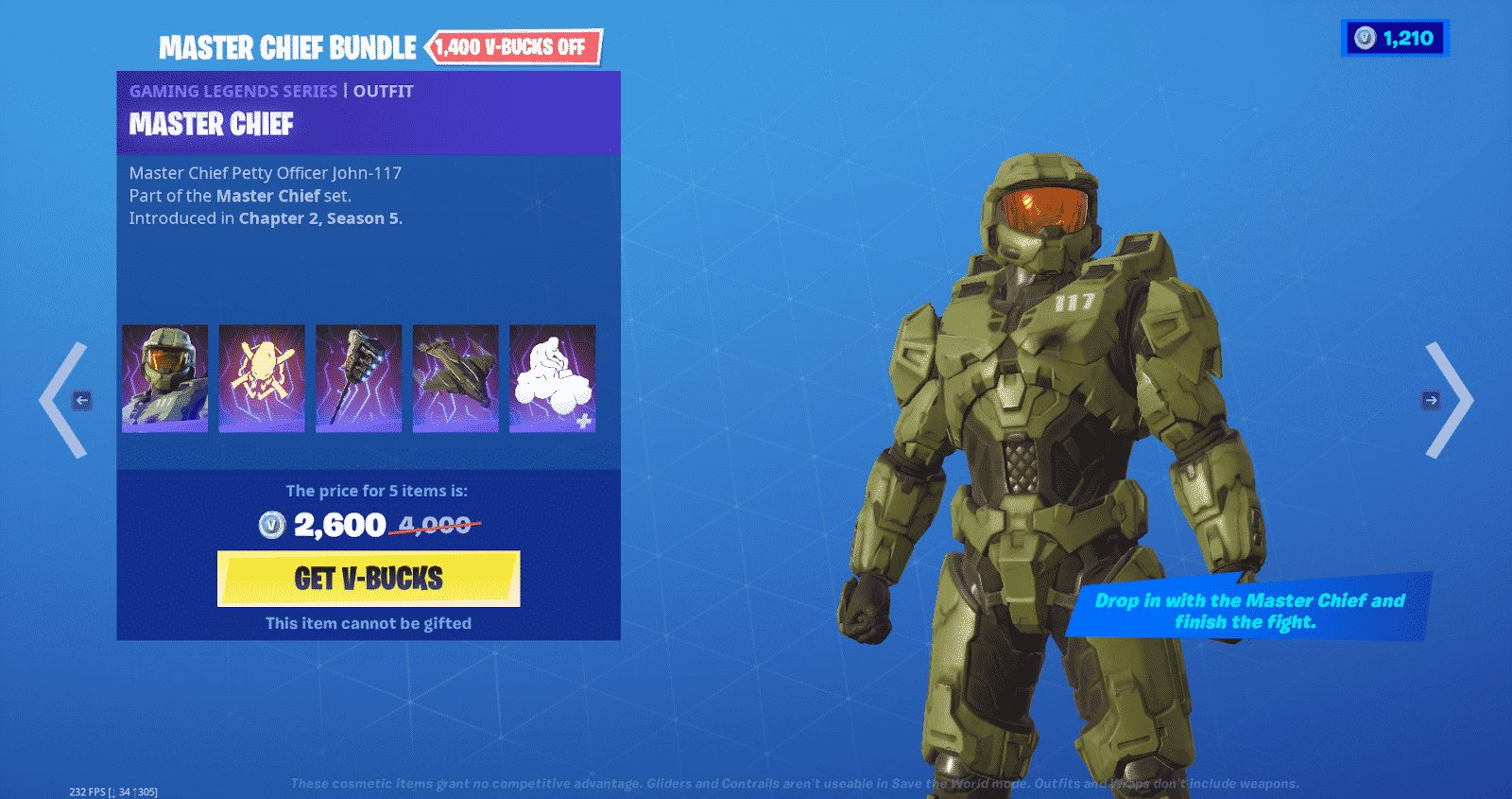Click the small left-arrow gamepad hint icon
Image resolution: width=1512 pixels, height=799 pixels.
[80, 400]
